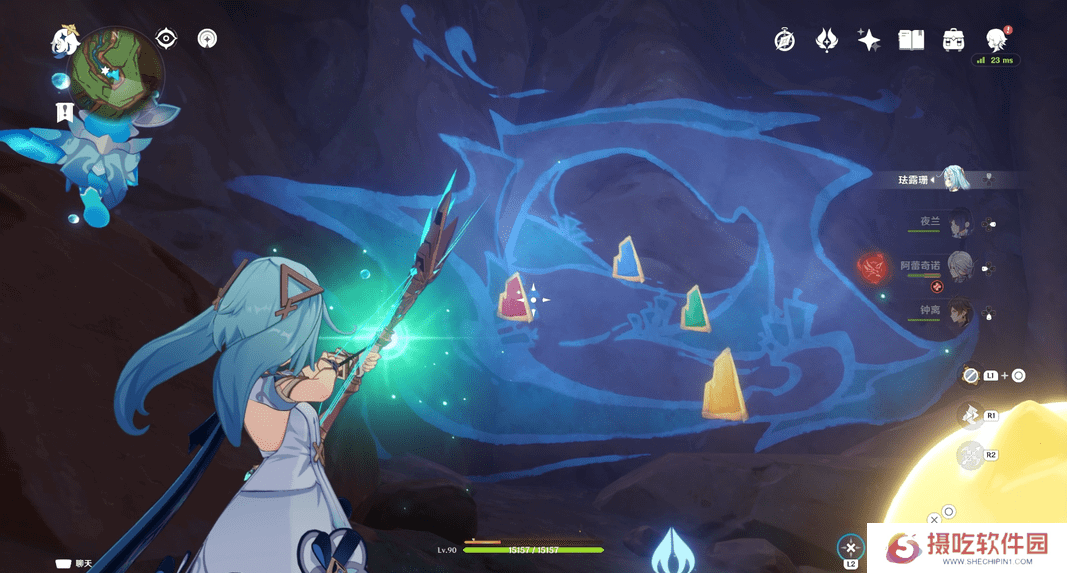Open the backpack inventory

pyautogui.click(x=953, y=40)
